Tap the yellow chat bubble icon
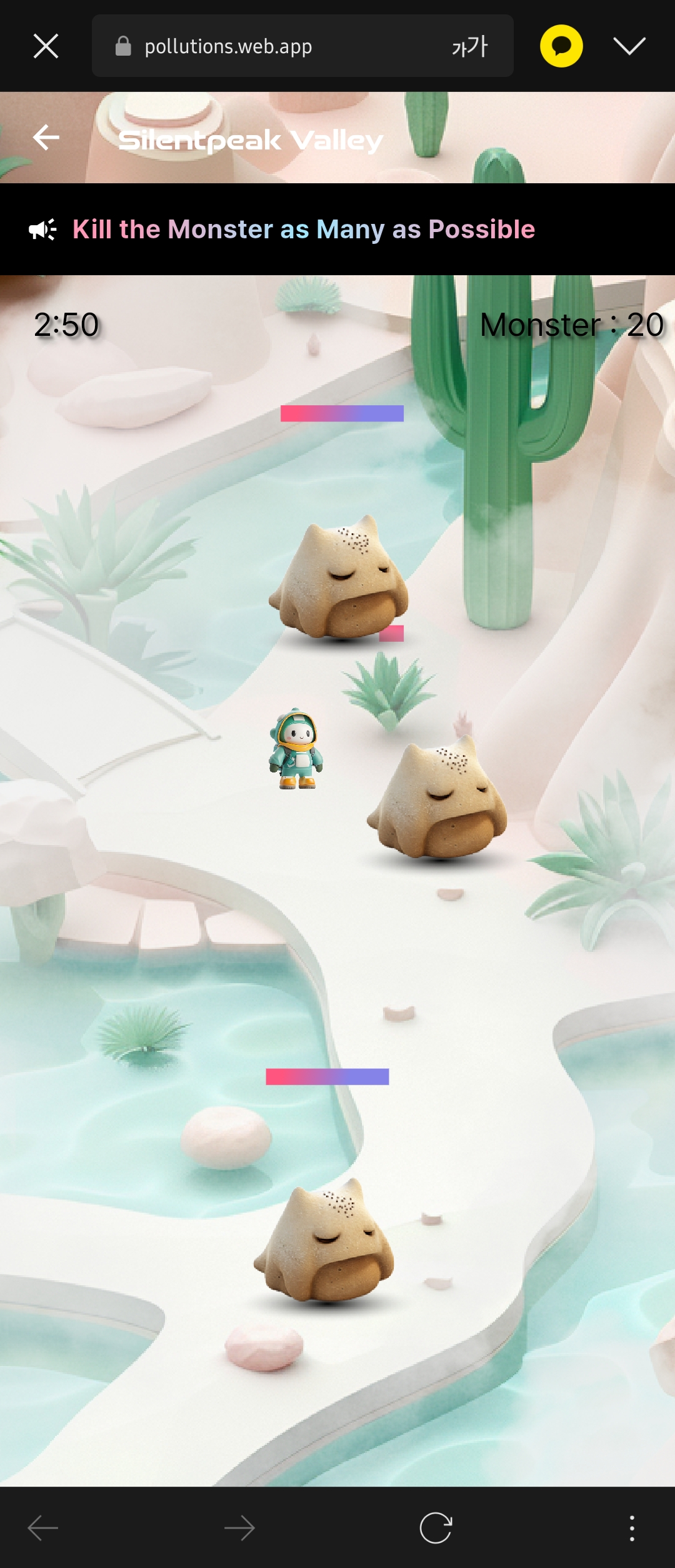Viewport: 675px width, 1568px height. coord(561,46)
